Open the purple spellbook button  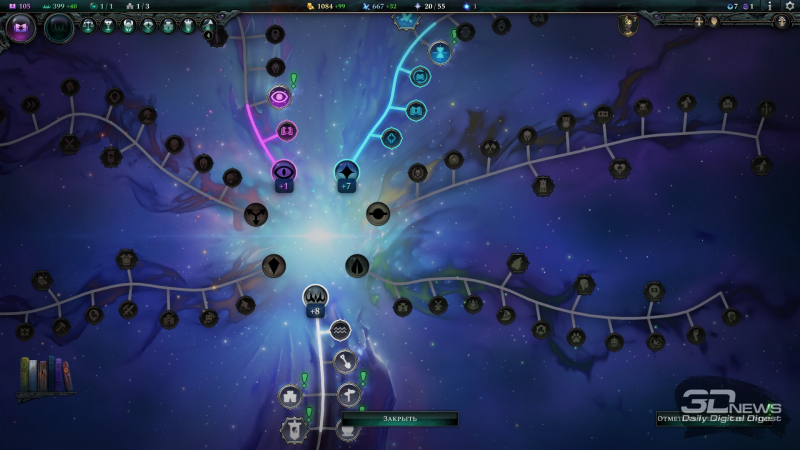20,28
